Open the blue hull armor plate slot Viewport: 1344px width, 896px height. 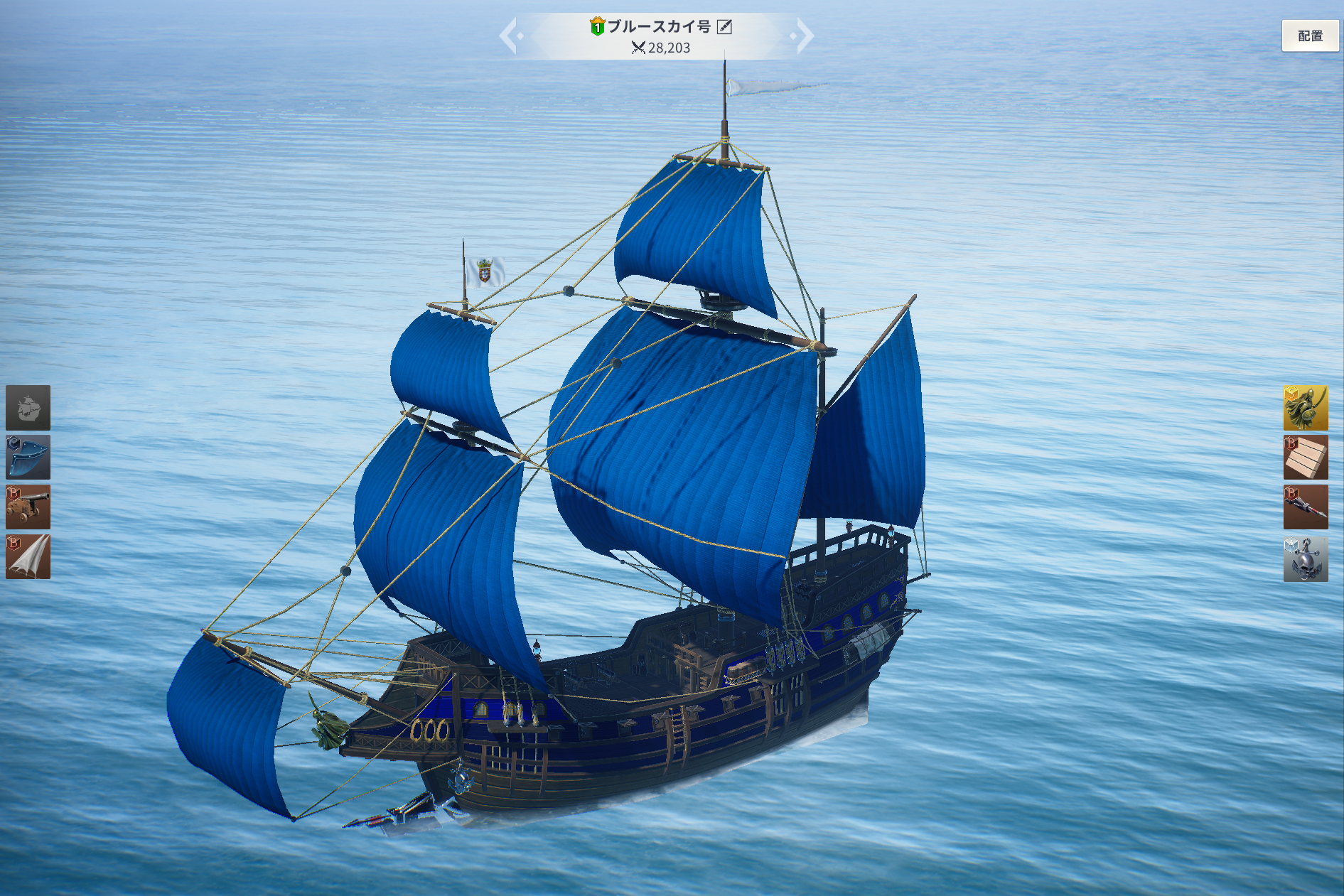point(28,458)
